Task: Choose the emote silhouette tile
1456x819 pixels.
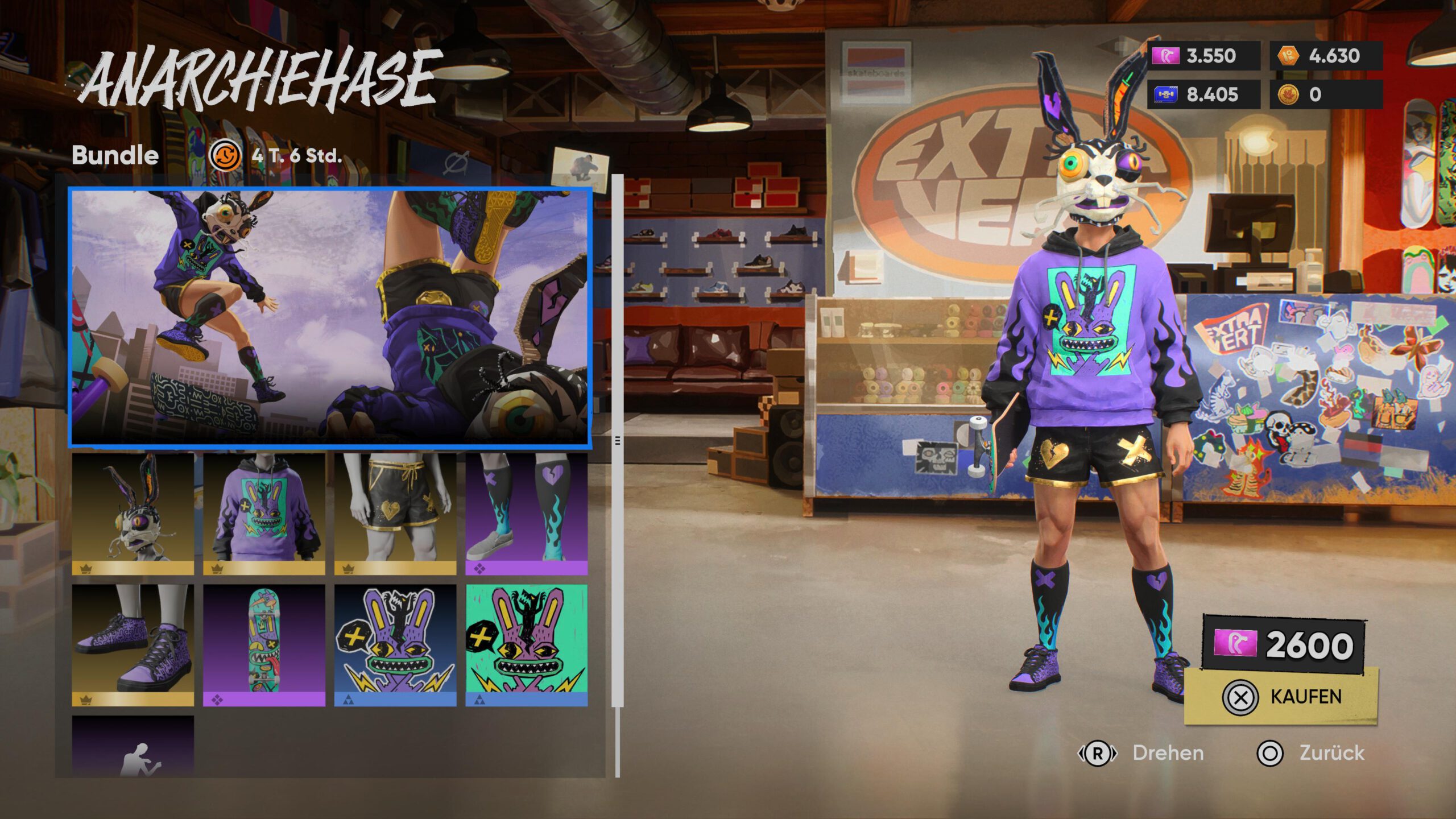Action: [x=133, y=746]
